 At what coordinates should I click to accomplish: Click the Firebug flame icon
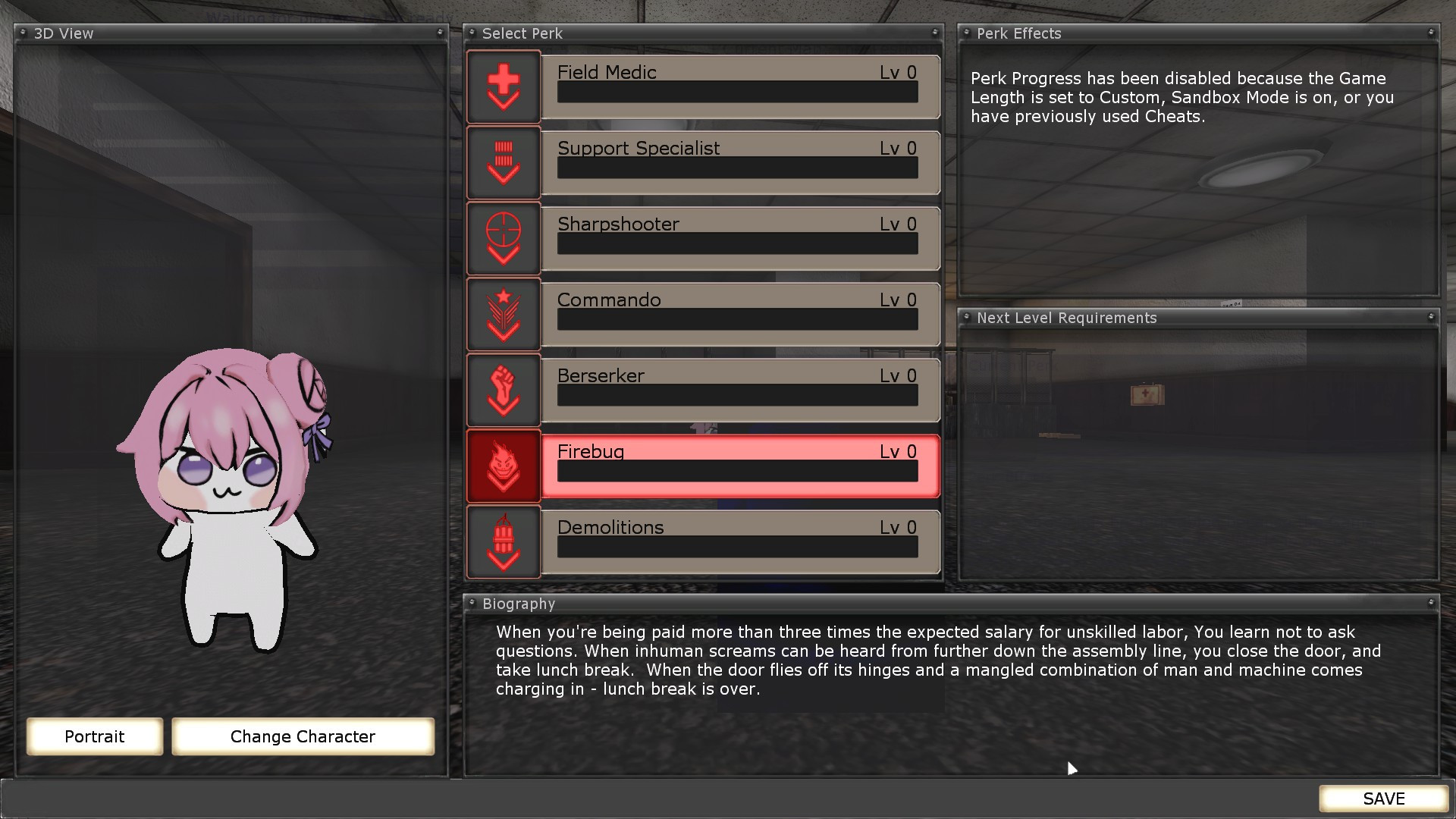tap(503, 466)
